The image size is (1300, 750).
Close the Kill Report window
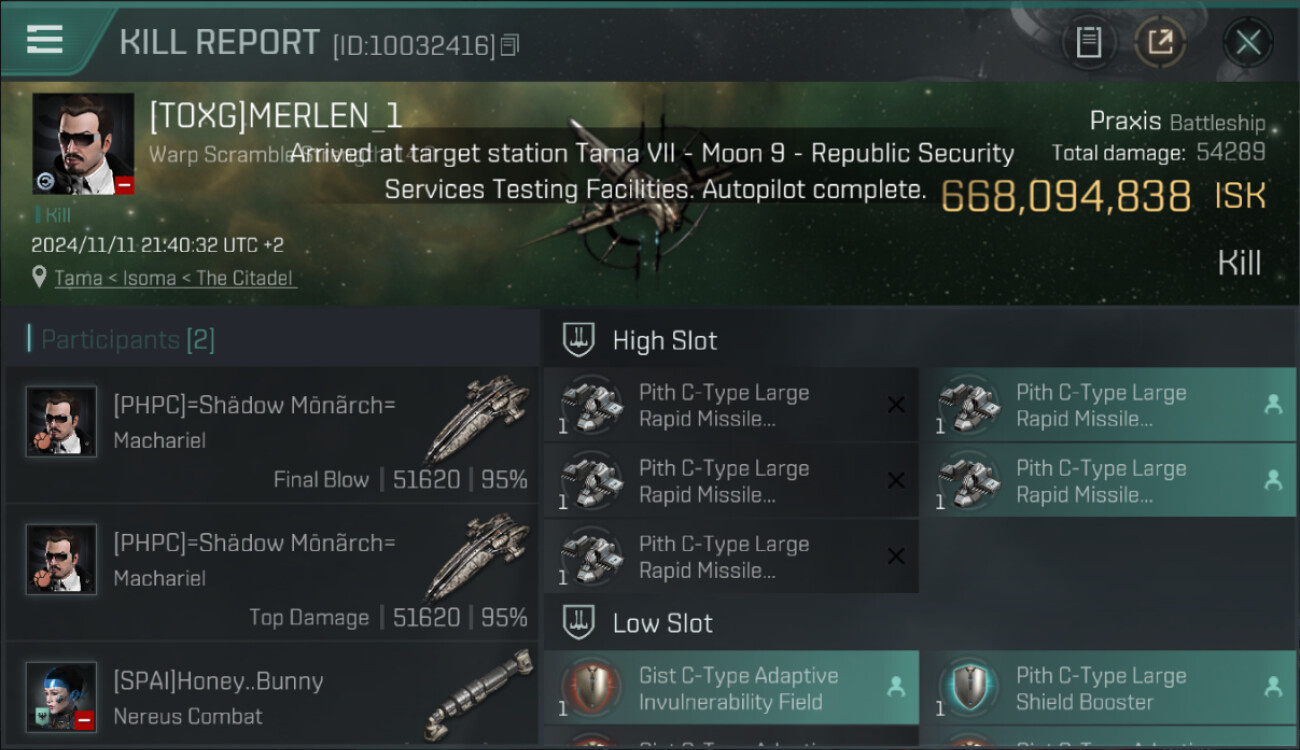[x=1247, y=43]
